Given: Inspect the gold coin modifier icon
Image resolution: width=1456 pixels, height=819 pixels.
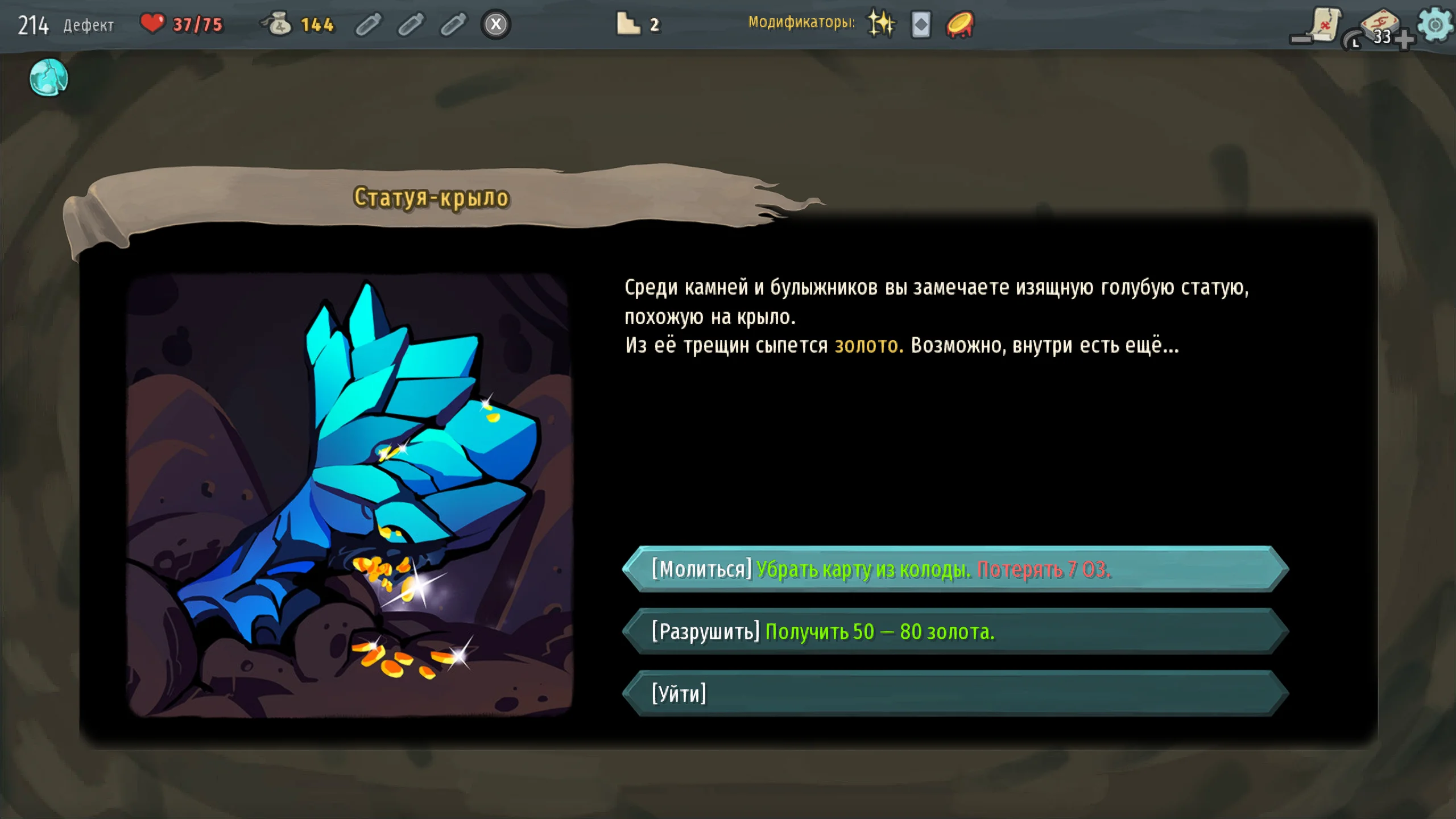Looking at the screenshot, I should (960, 25).
